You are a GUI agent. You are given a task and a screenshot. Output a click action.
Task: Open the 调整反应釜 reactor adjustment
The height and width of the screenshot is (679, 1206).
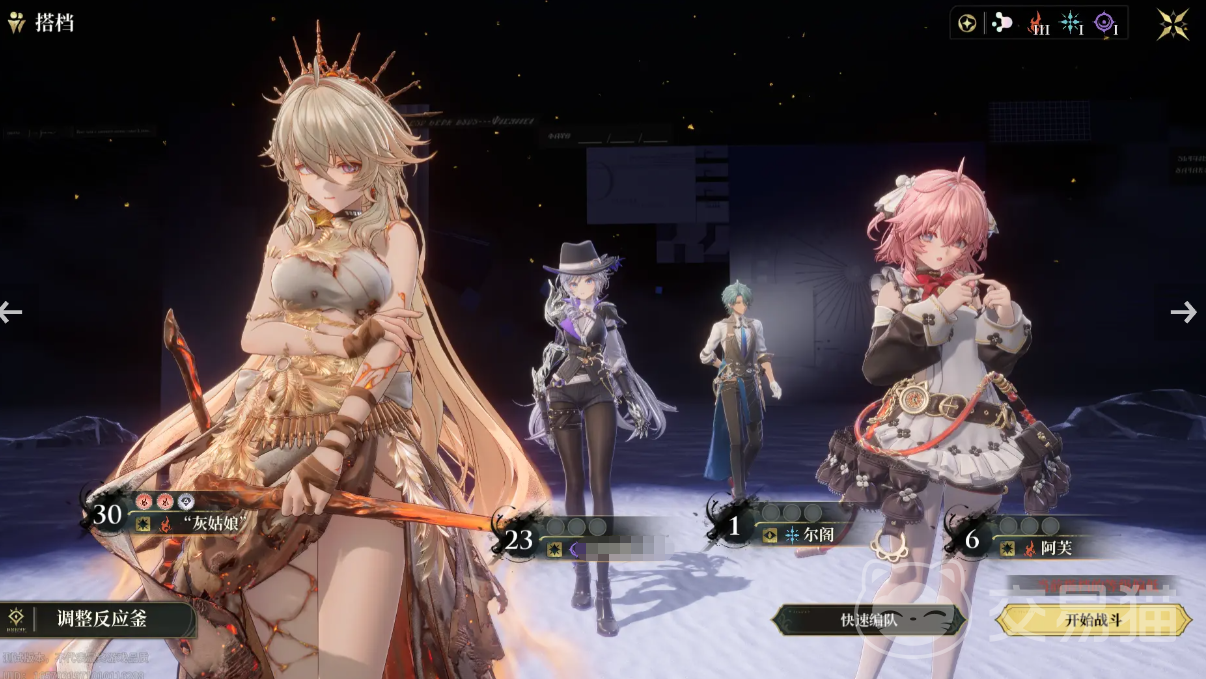(x=97, y=619)
